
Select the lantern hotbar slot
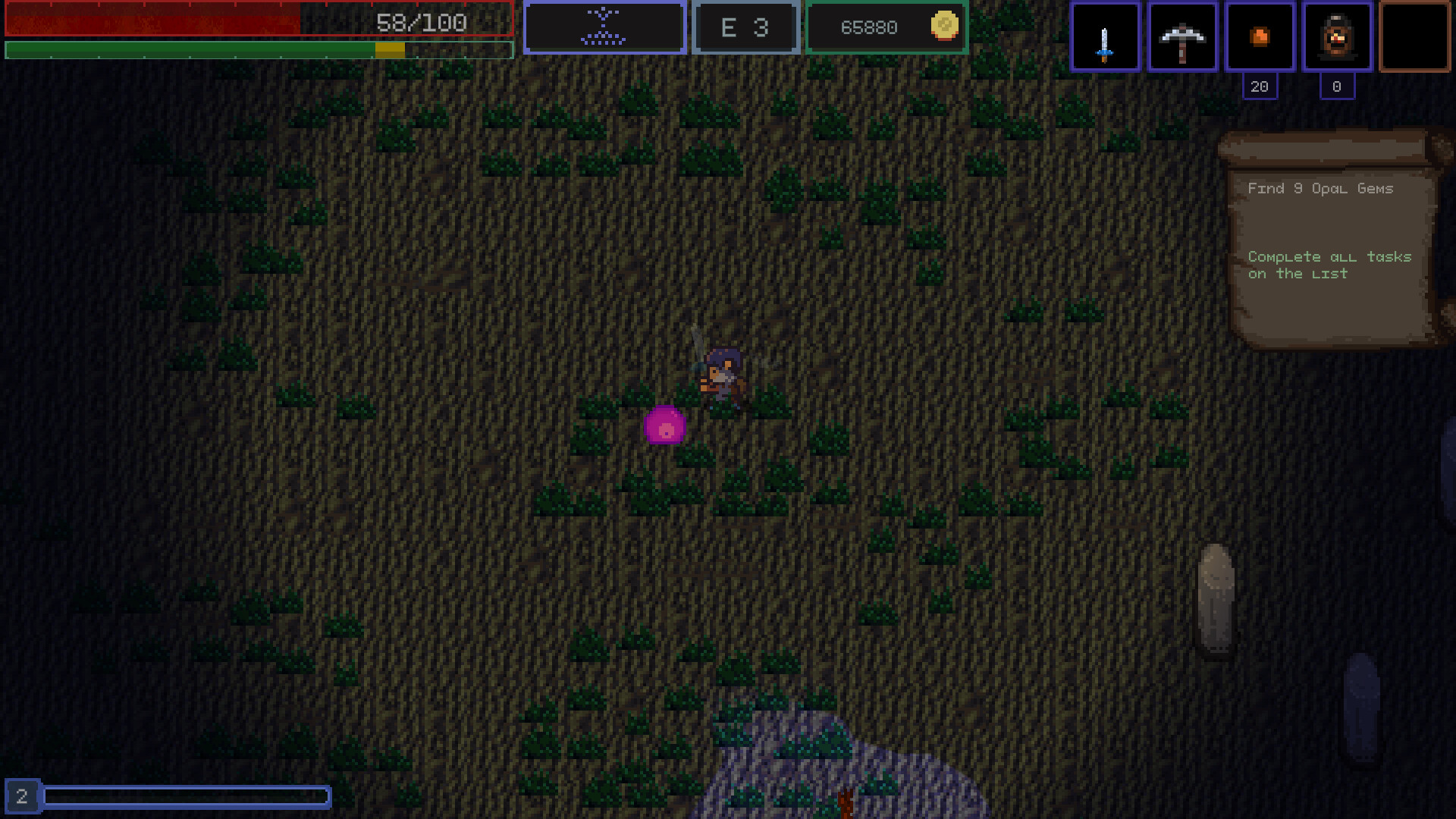[1337, 36]
